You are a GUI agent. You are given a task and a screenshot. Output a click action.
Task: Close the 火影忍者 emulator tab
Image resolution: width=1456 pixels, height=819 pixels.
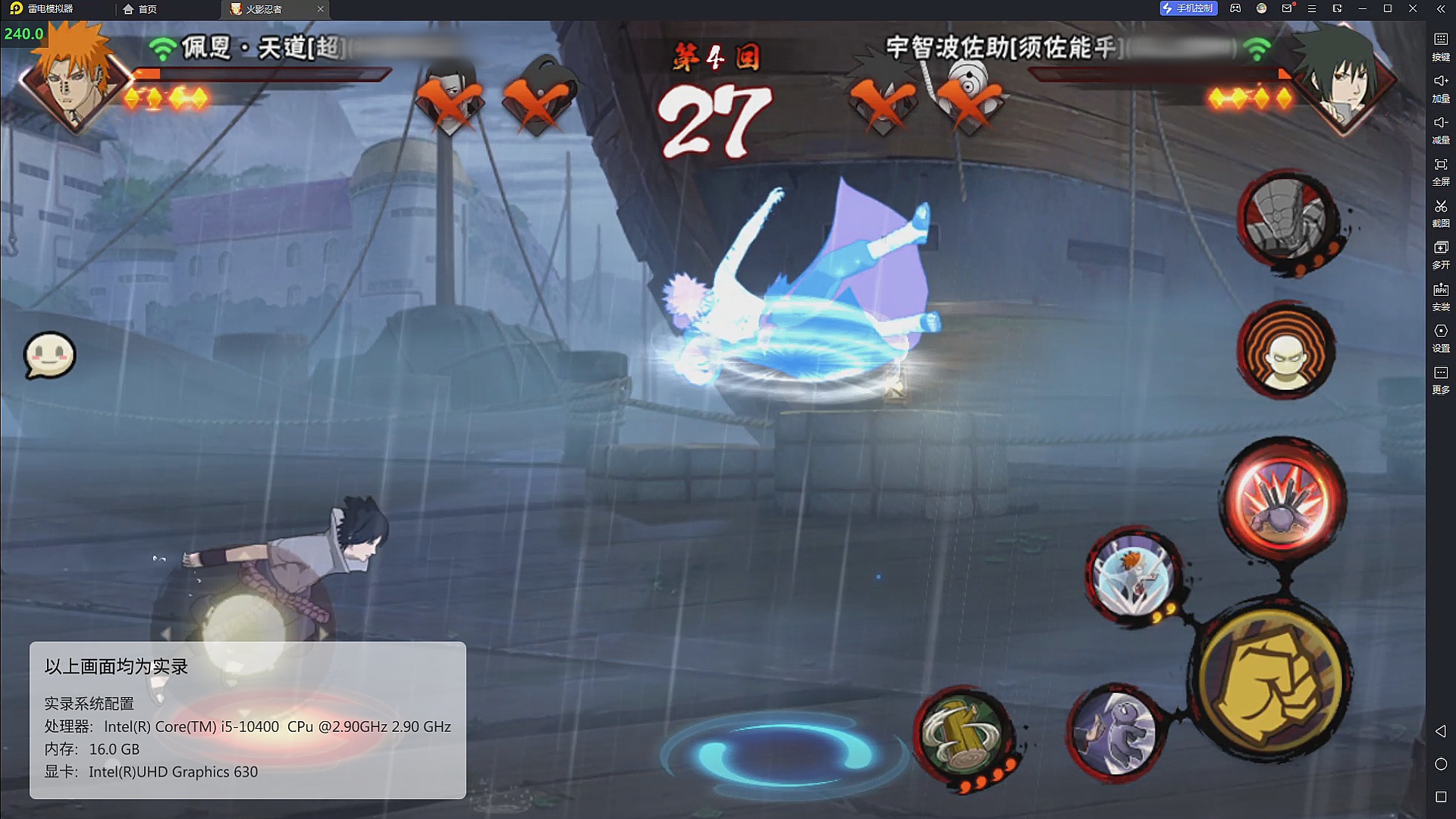pyautogui.click(x=320, y=9)
